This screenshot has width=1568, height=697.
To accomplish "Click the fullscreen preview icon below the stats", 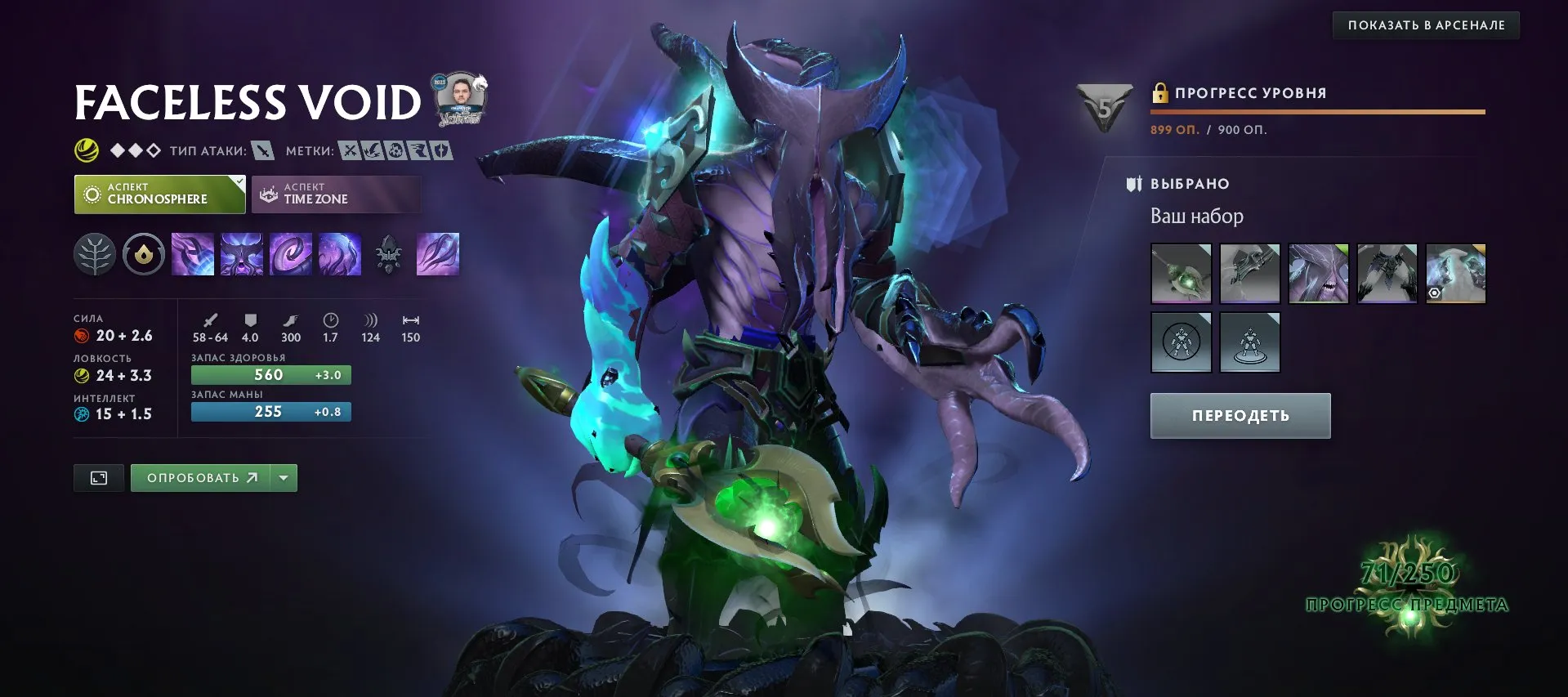I will pos(98,477).
